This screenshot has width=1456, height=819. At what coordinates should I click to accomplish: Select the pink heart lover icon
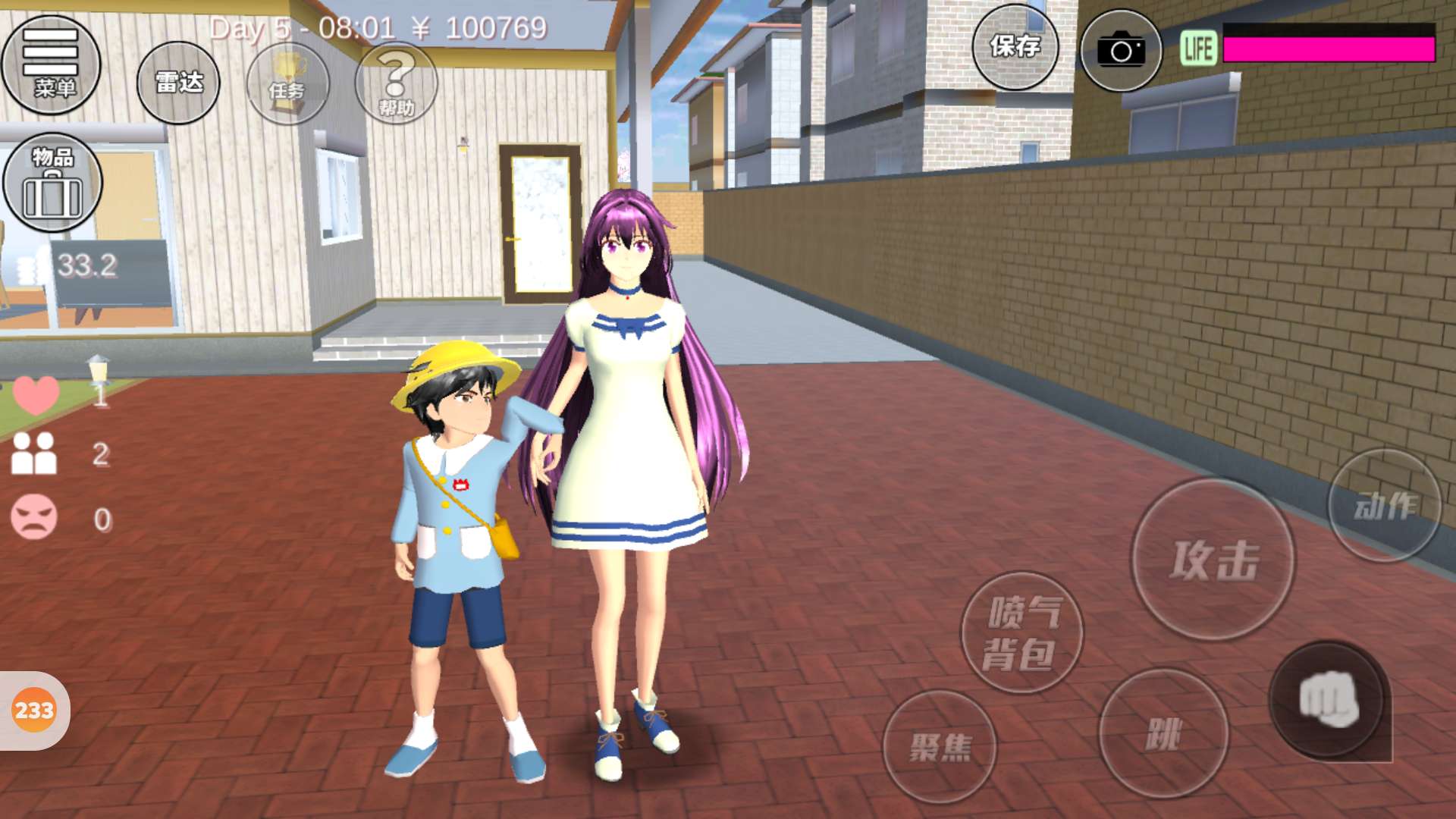tap(36, 394)
